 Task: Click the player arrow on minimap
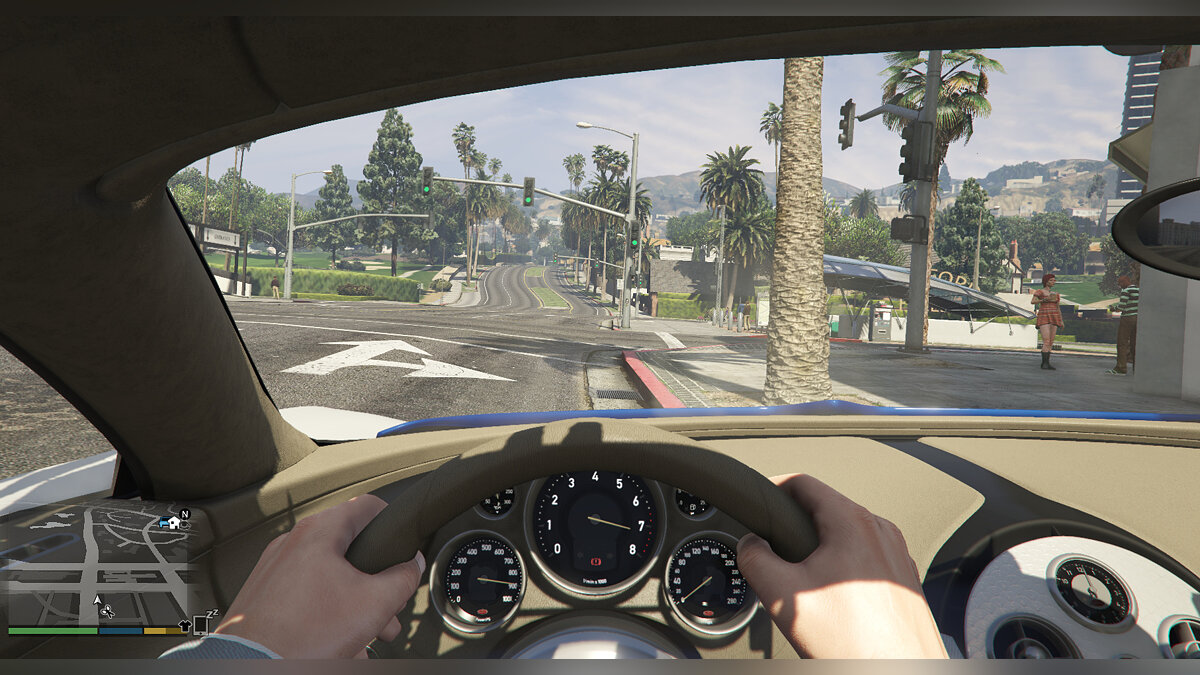tap(97, 602)
